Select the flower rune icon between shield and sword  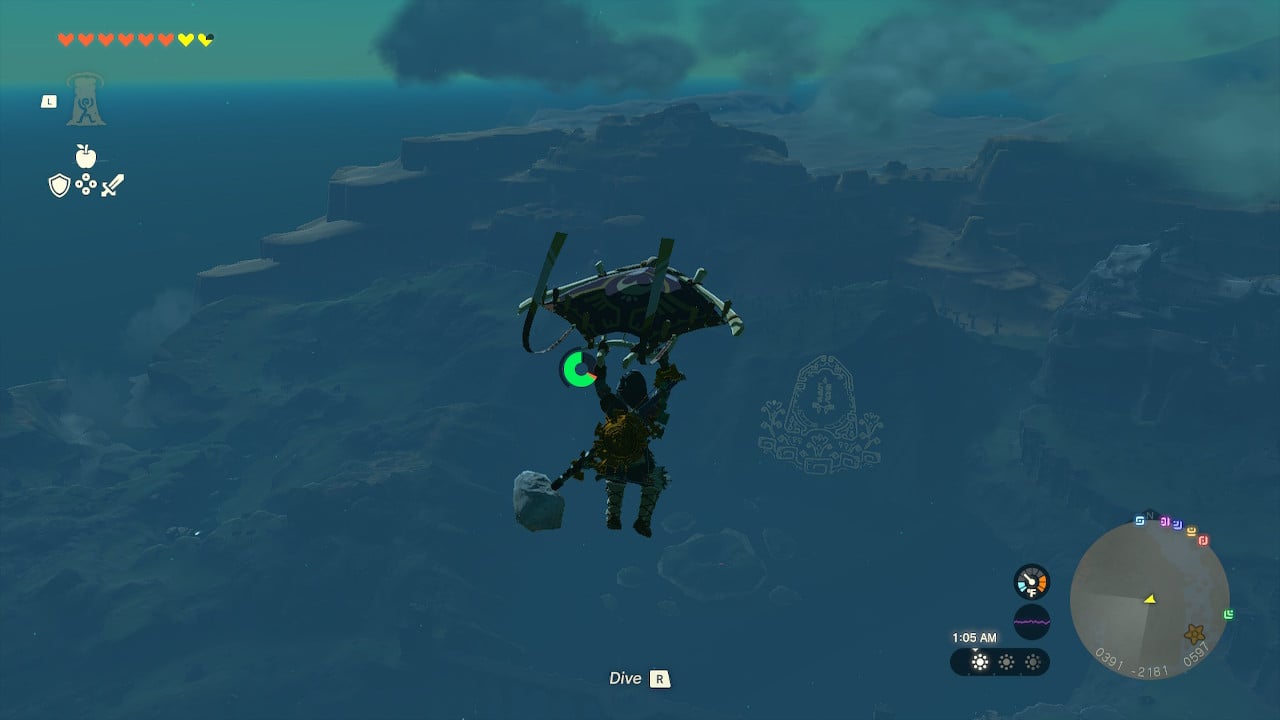(85, 184)
